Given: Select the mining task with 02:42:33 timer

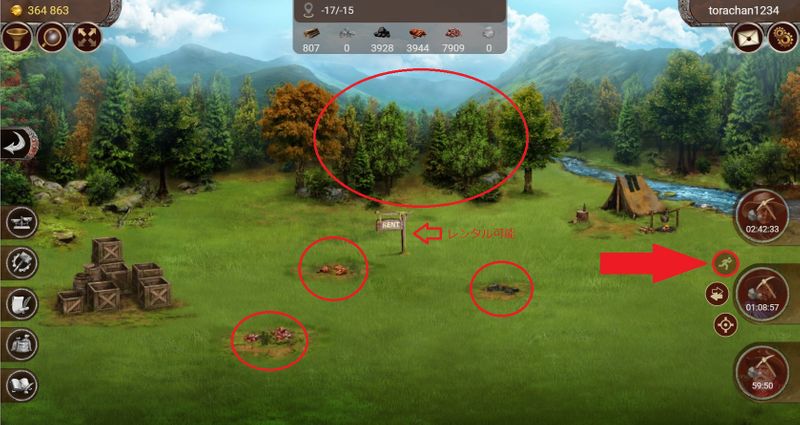Looking at the screenshot, I should [x=762, y=216].
